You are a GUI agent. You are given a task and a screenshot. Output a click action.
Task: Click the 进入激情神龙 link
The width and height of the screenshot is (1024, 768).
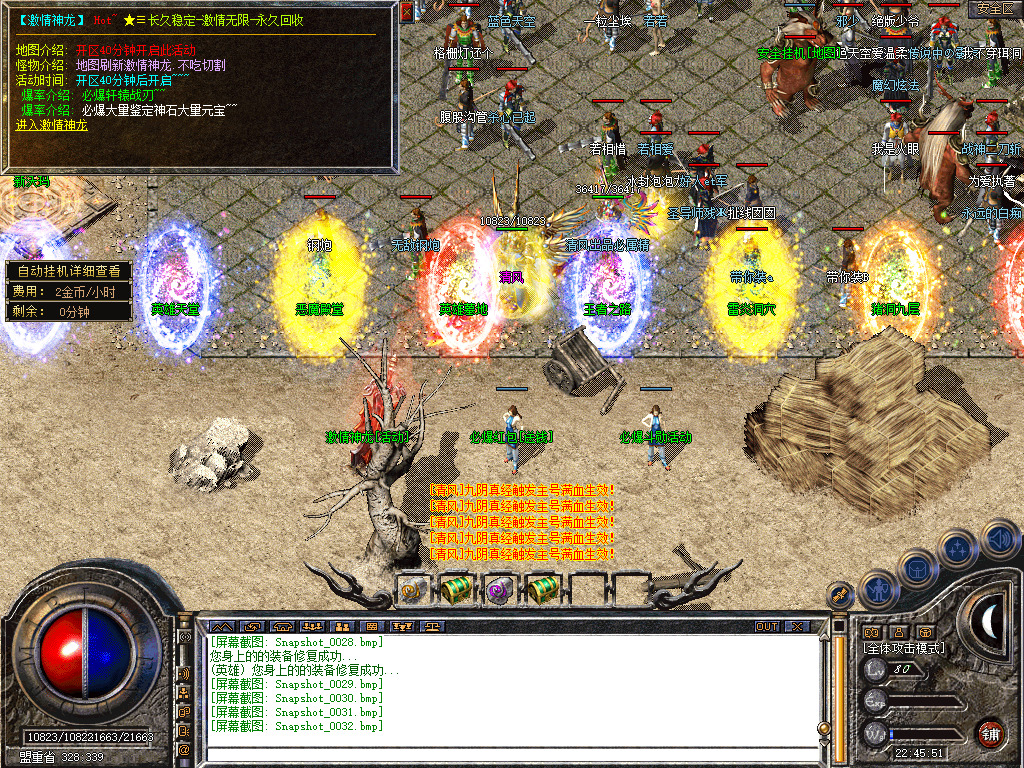click(x=52, y=126)
